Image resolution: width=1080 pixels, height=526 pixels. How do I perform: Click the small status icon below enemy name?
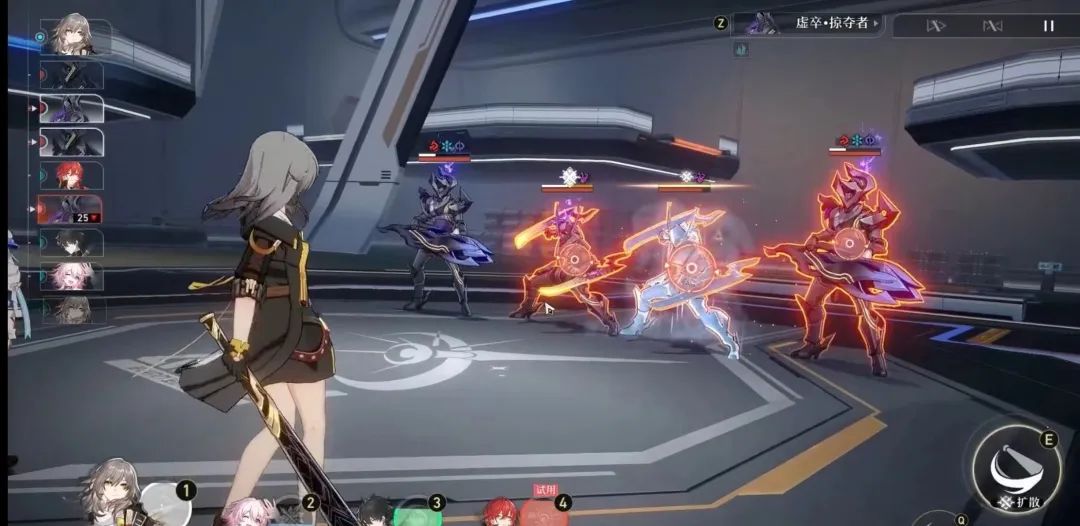point(741,49)
